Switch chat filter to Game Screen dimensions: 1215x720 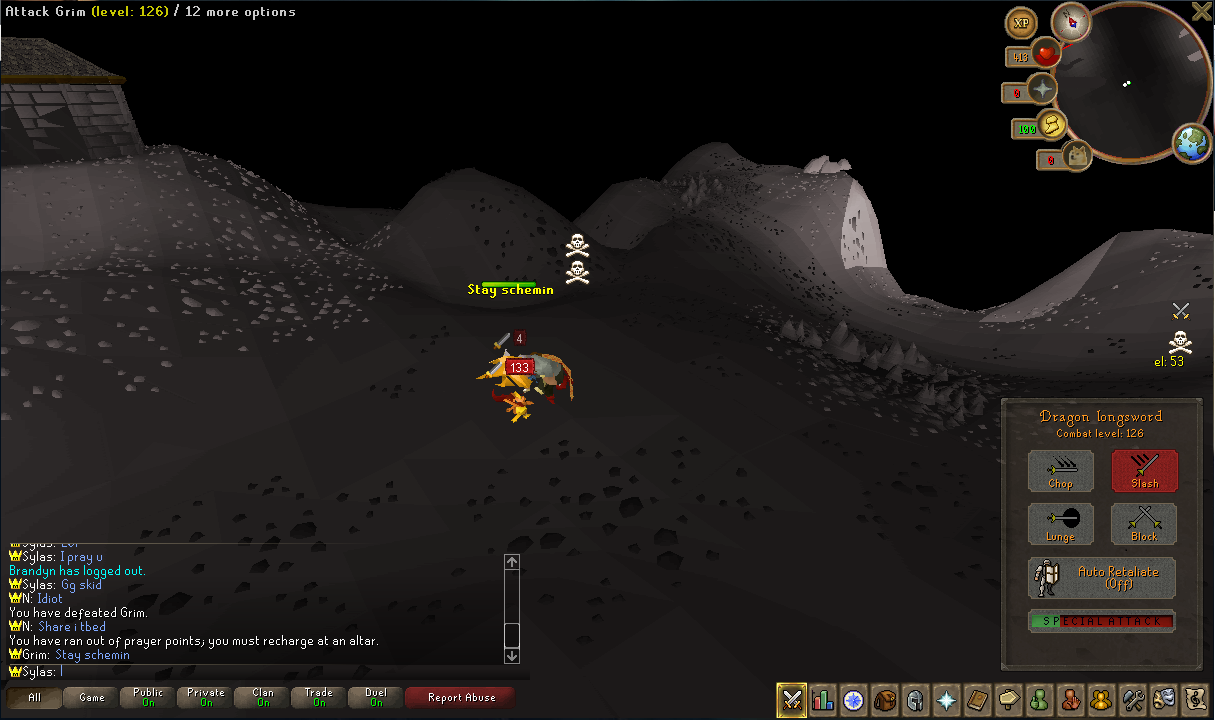[92, 698]
